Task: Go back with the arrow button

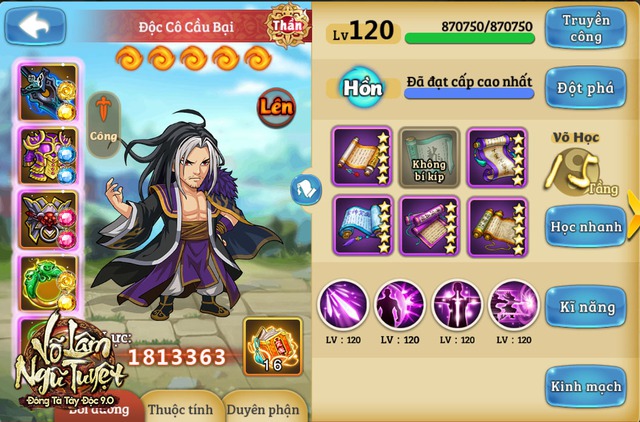Action: [x=35, y=24]
